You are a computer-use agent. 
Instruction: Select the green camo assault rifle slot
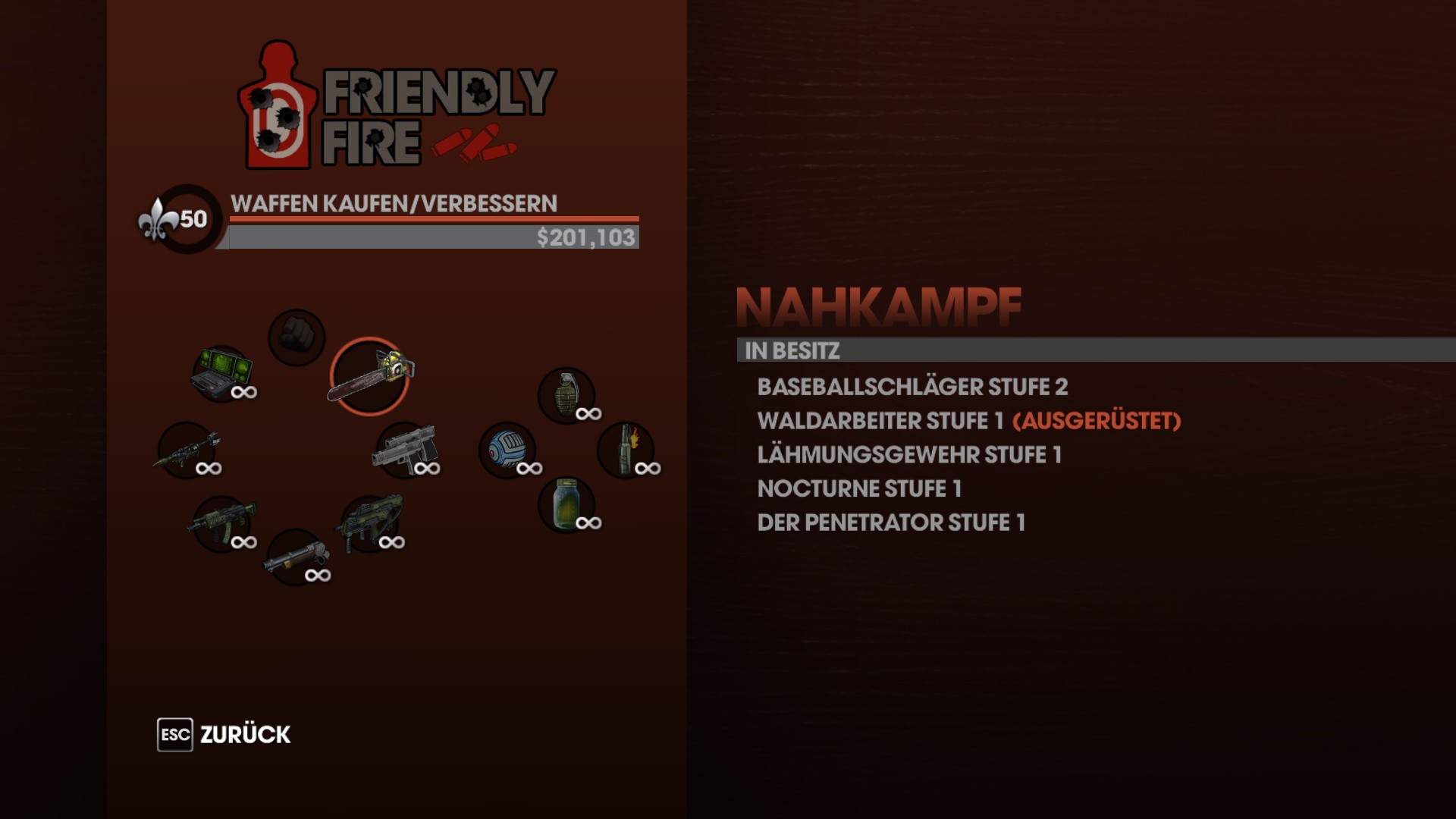pyautogui.click(x=222, y=523)
